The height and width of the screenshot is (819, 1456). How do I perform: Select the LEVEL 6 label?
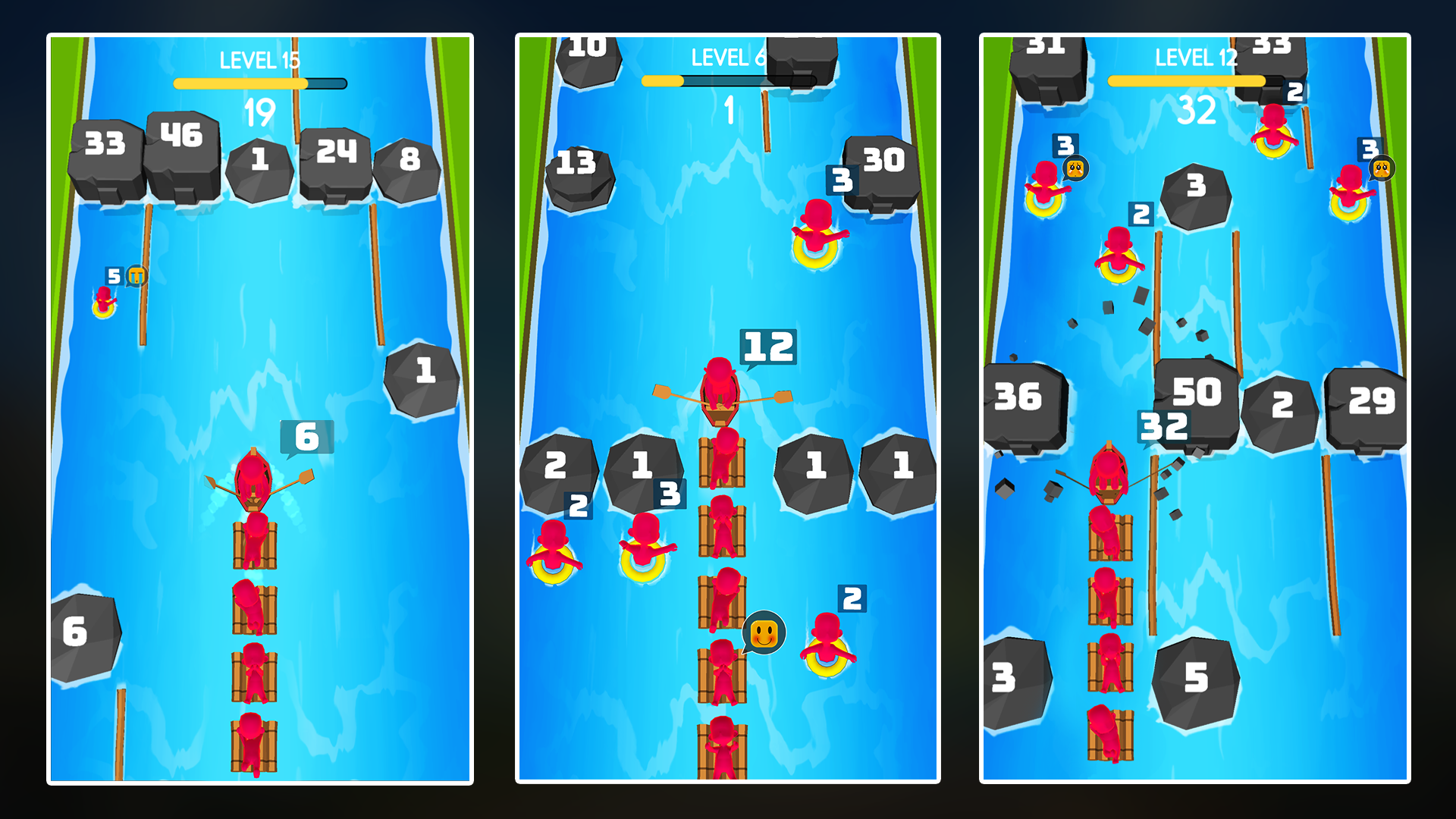tap(726, 58)
